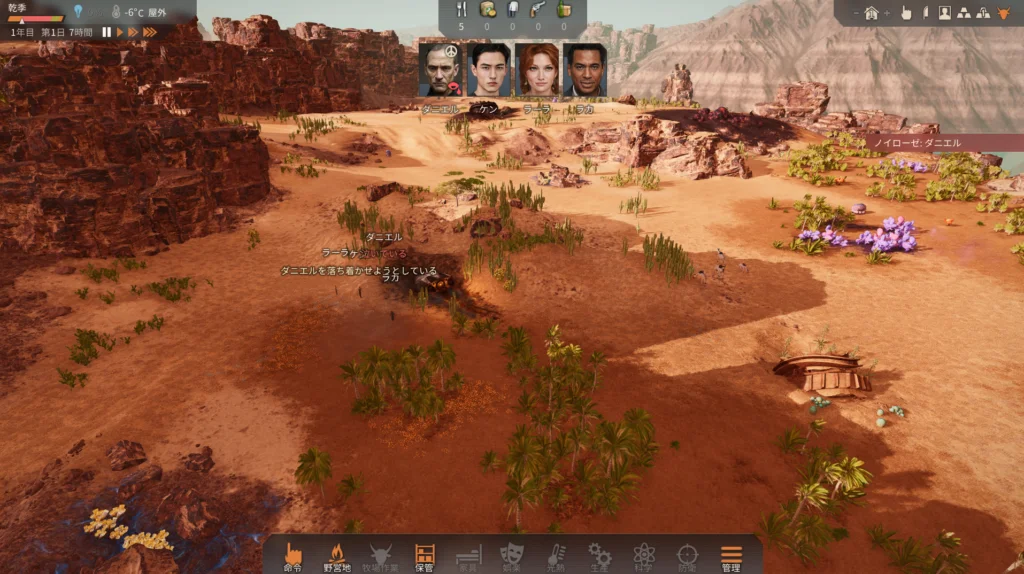
Task: Open the 保管 storage menu
Action: coord(424,554)
